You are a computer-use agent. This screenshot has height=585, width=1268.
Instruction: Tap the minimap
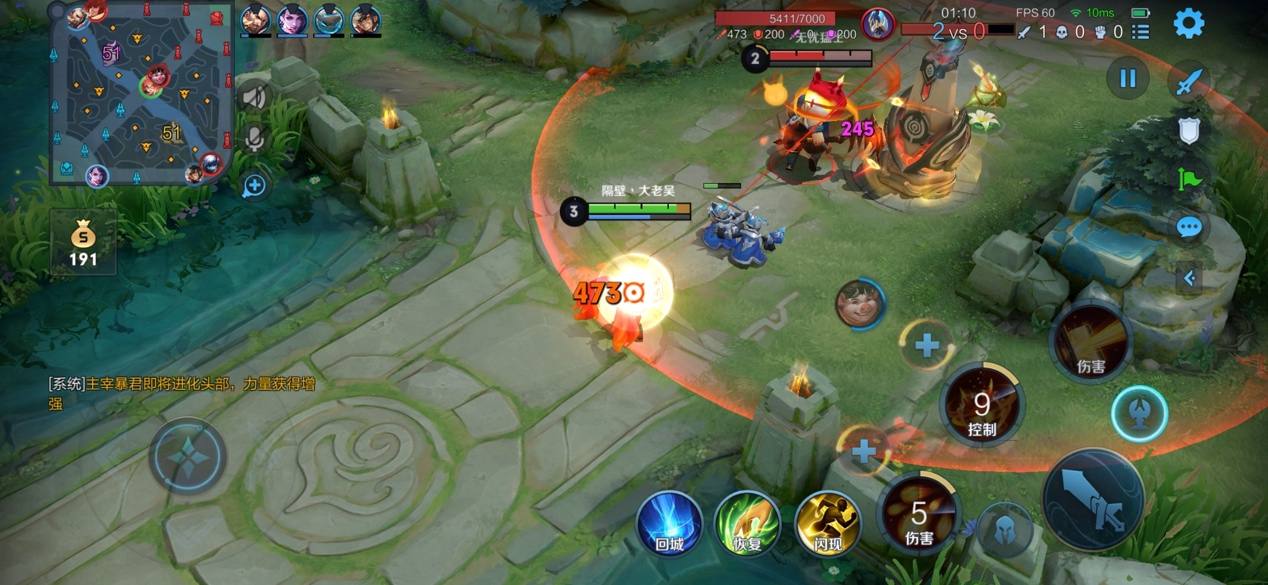click(x=141, y=92)
